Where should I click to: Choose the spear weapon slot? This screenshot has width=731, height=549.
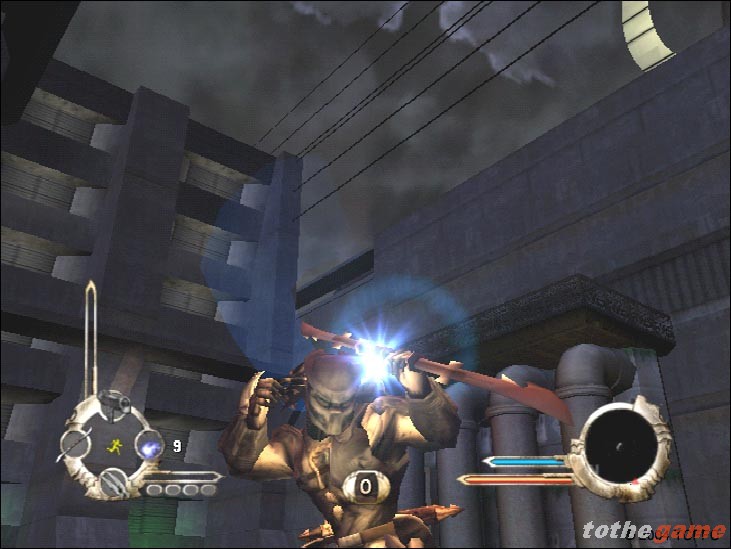76,443
